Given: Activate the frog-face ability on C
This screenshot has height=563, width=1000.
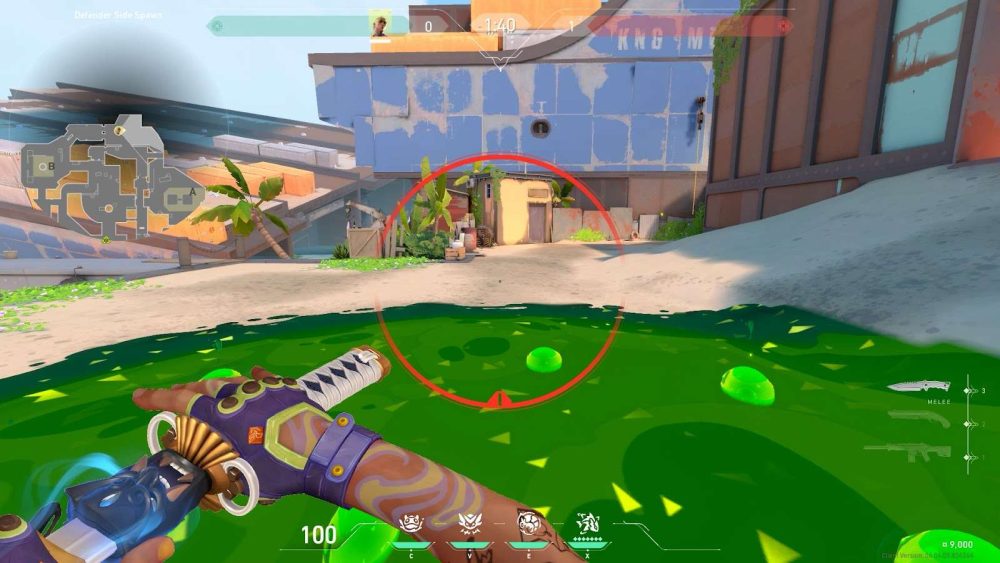Looking at the screenshot, I should [x=409, y=523].
